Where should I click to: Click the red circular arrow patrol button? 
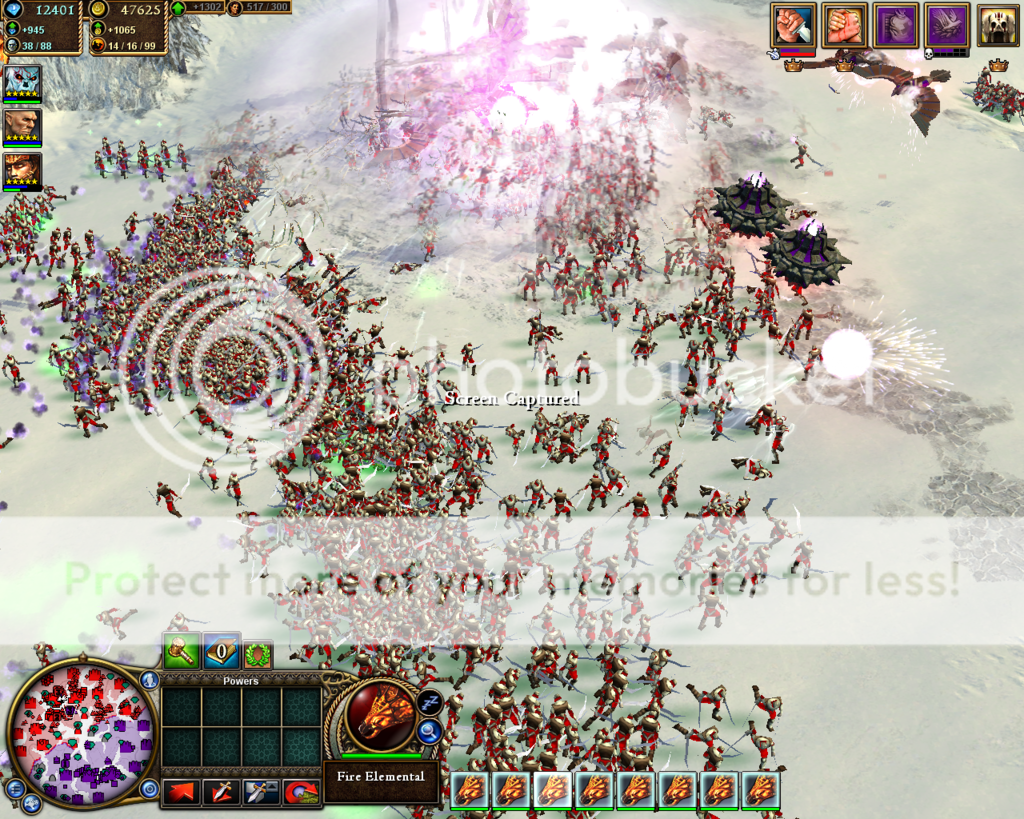(x=301, y=792)
